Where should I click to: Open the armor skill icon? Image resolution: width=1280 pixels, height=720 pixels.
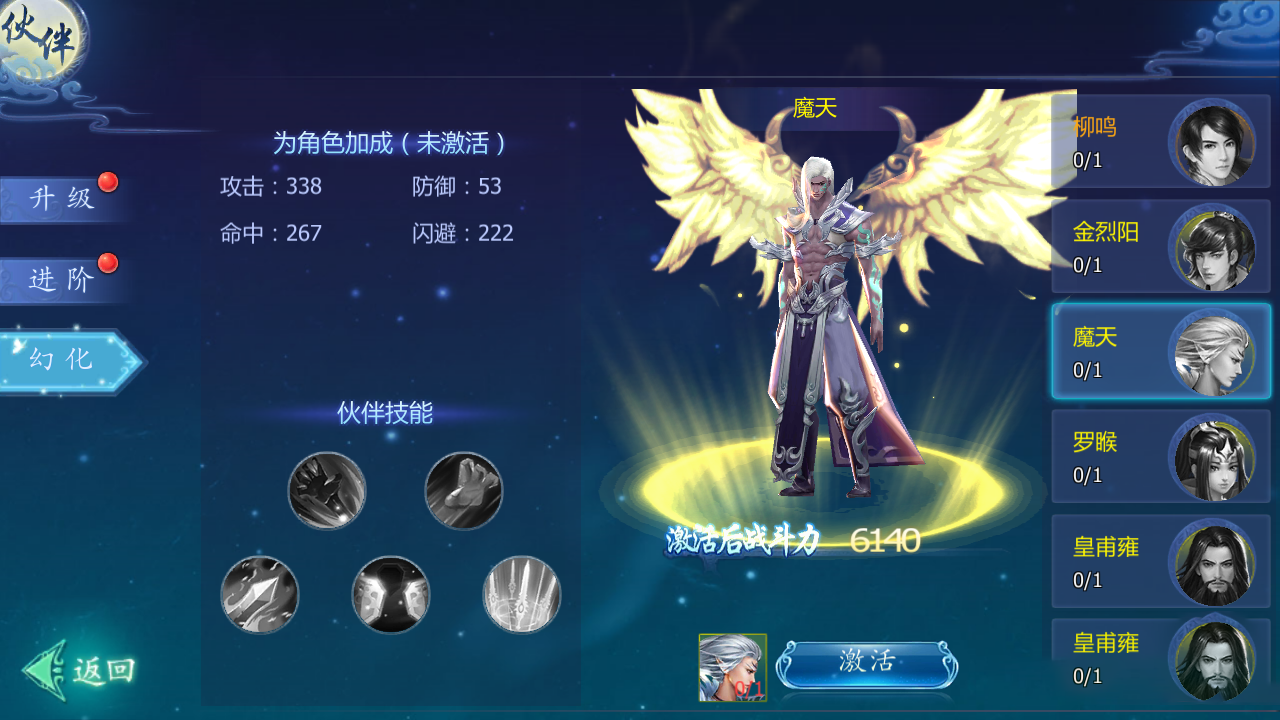click(x=391, y=597)
